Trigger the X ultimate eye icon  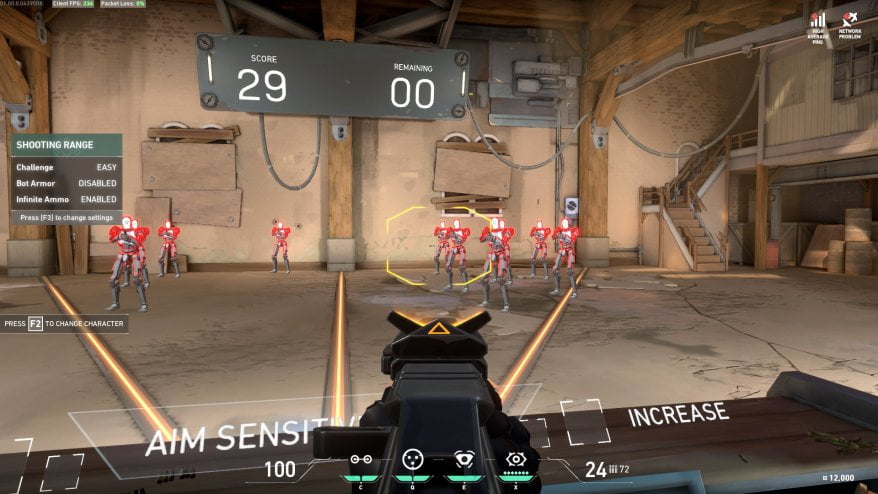[x=515, y=460]
